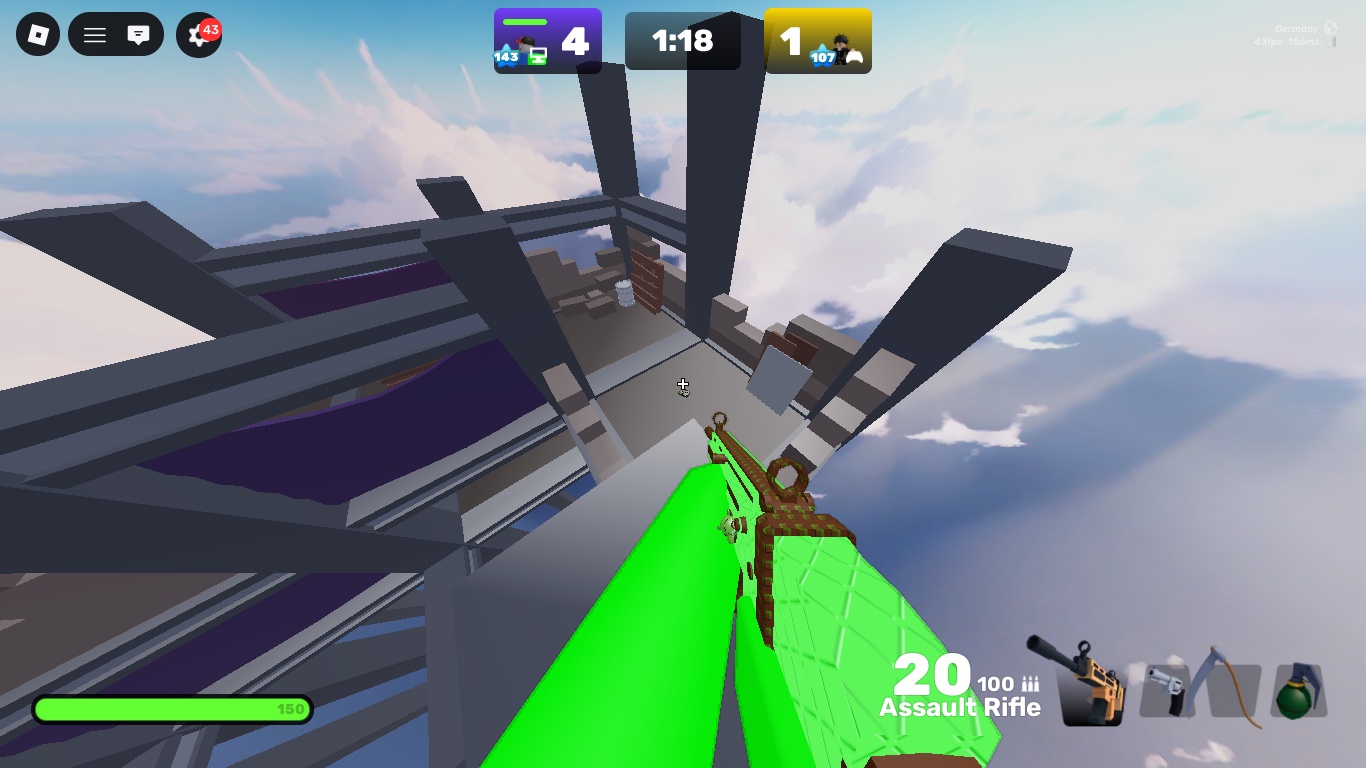Screen dimensions: 1366x768
Task: Choose the green grenade slot
Action: coord(1298,690)
